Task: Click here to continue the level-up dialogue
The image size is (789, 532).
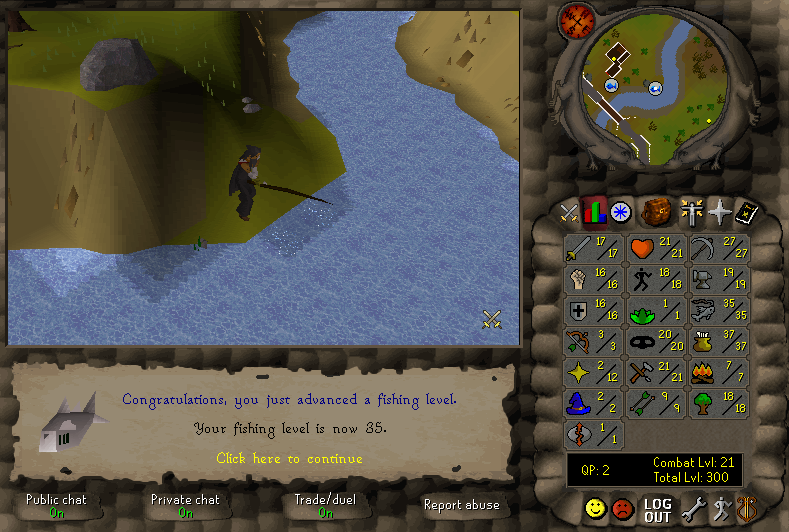Action: tap(289, 459)
